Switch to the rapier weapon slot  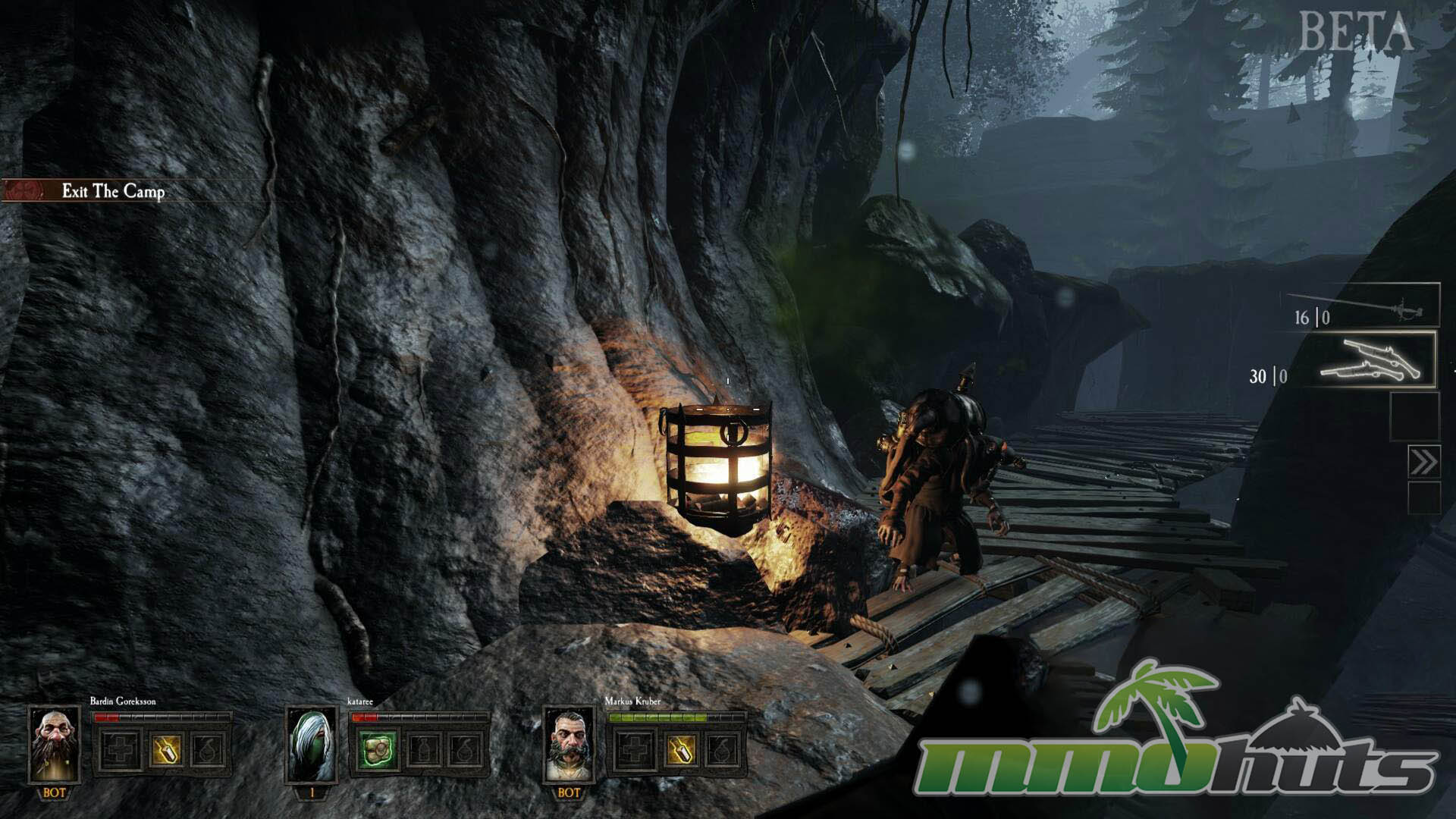point(1363,306)
